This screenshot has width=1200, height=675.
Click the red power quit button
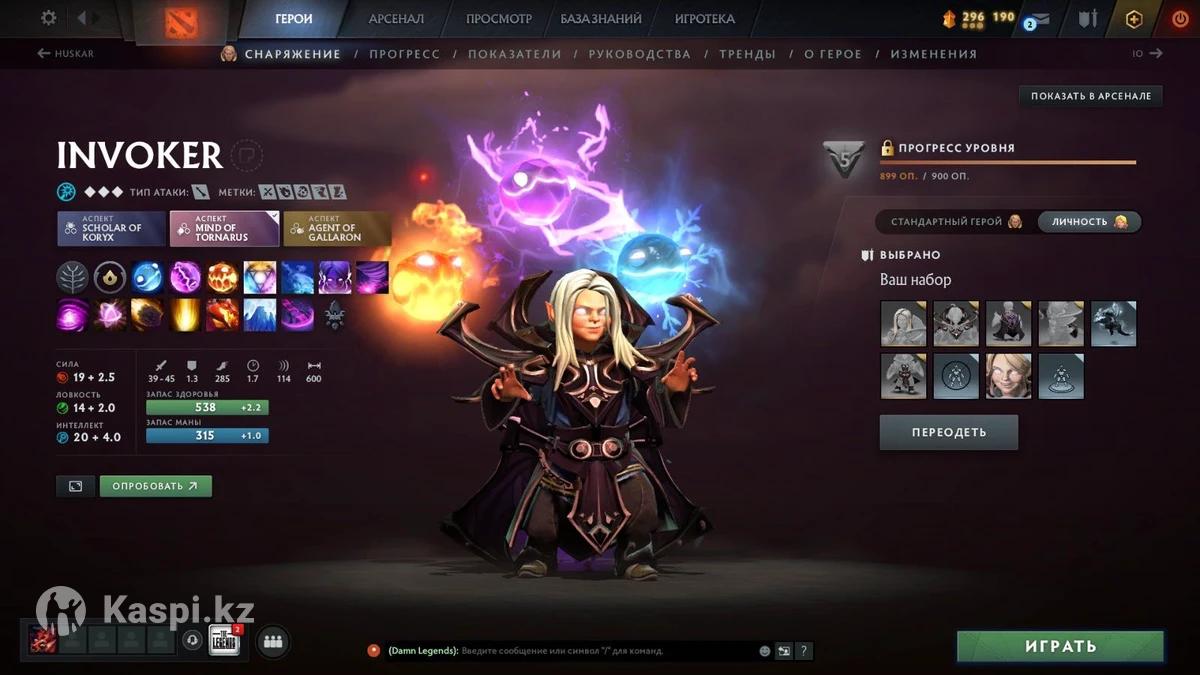coord(1180,19)
